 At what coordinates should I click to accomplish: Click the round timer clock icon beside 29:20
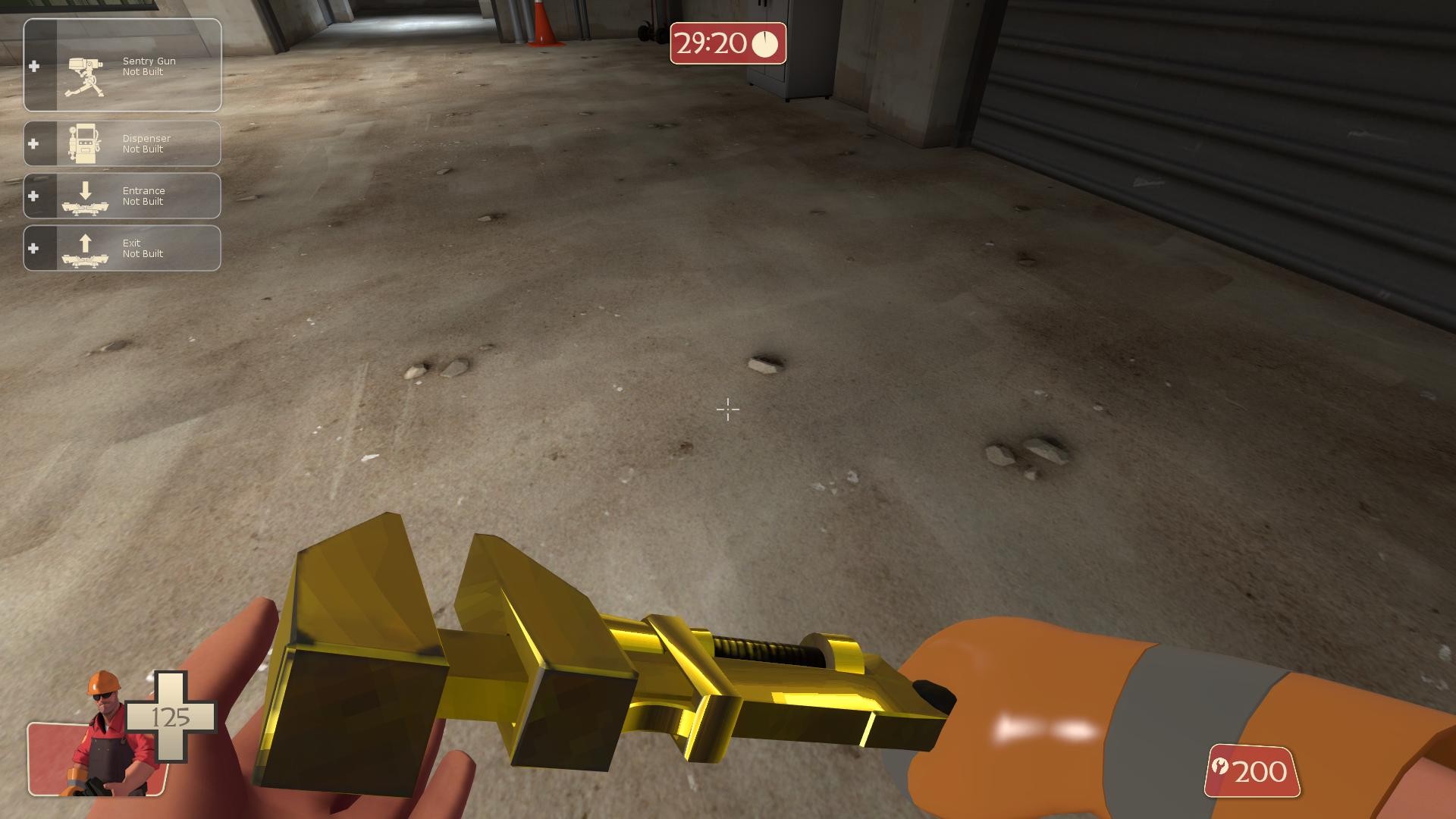[764, 45]
